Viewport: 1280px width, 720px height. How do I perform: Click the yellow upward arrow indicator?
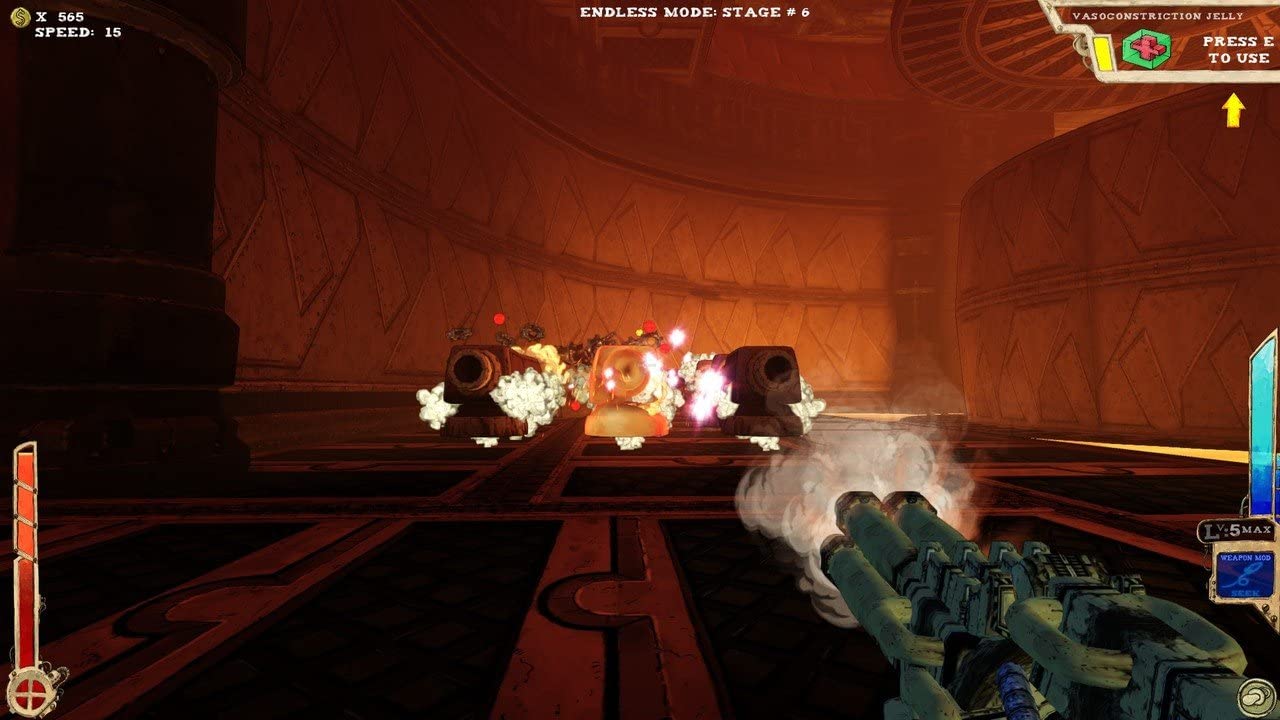pos(1234,109)
